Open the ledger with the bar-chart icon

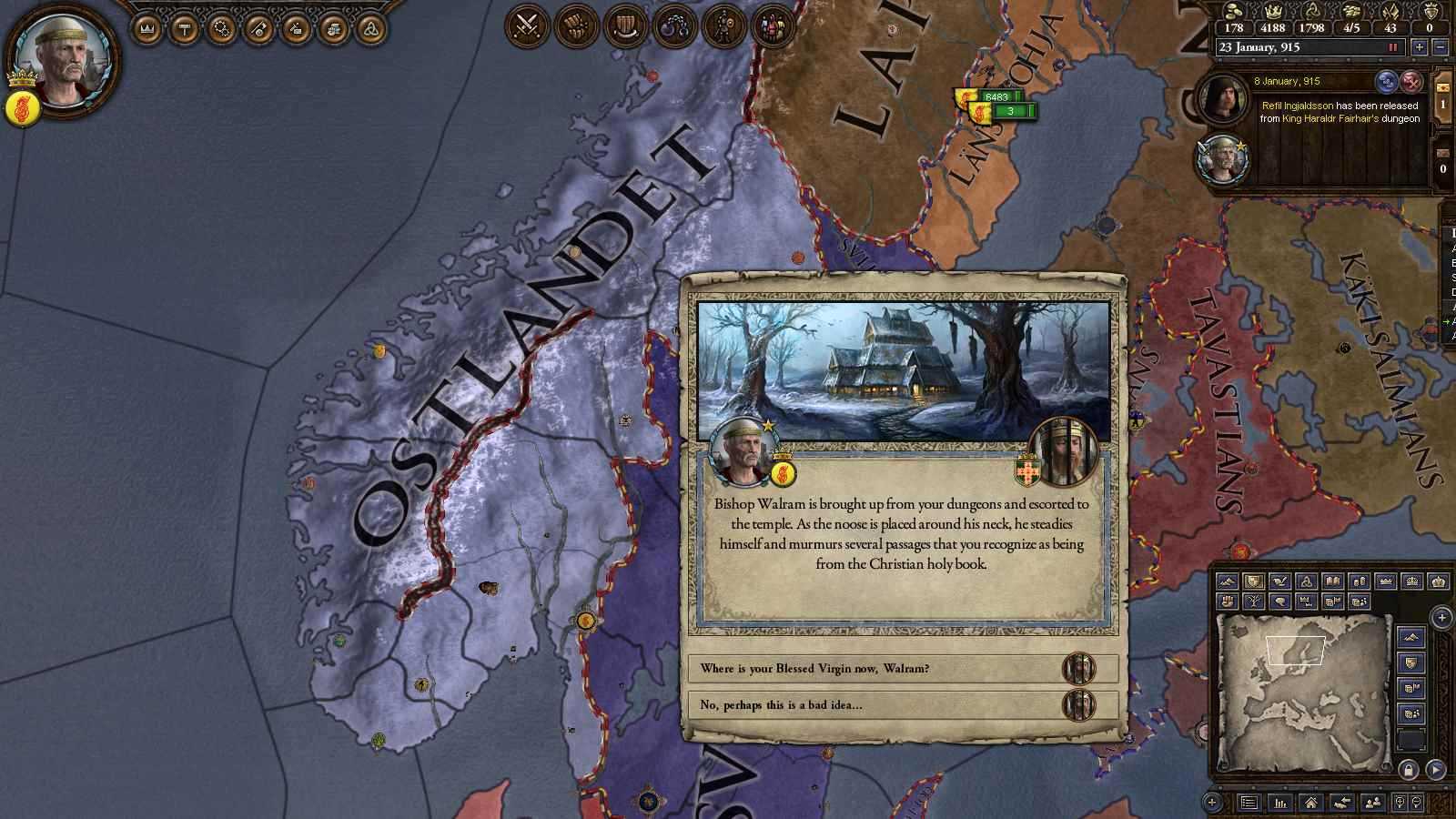[1279, 804]
